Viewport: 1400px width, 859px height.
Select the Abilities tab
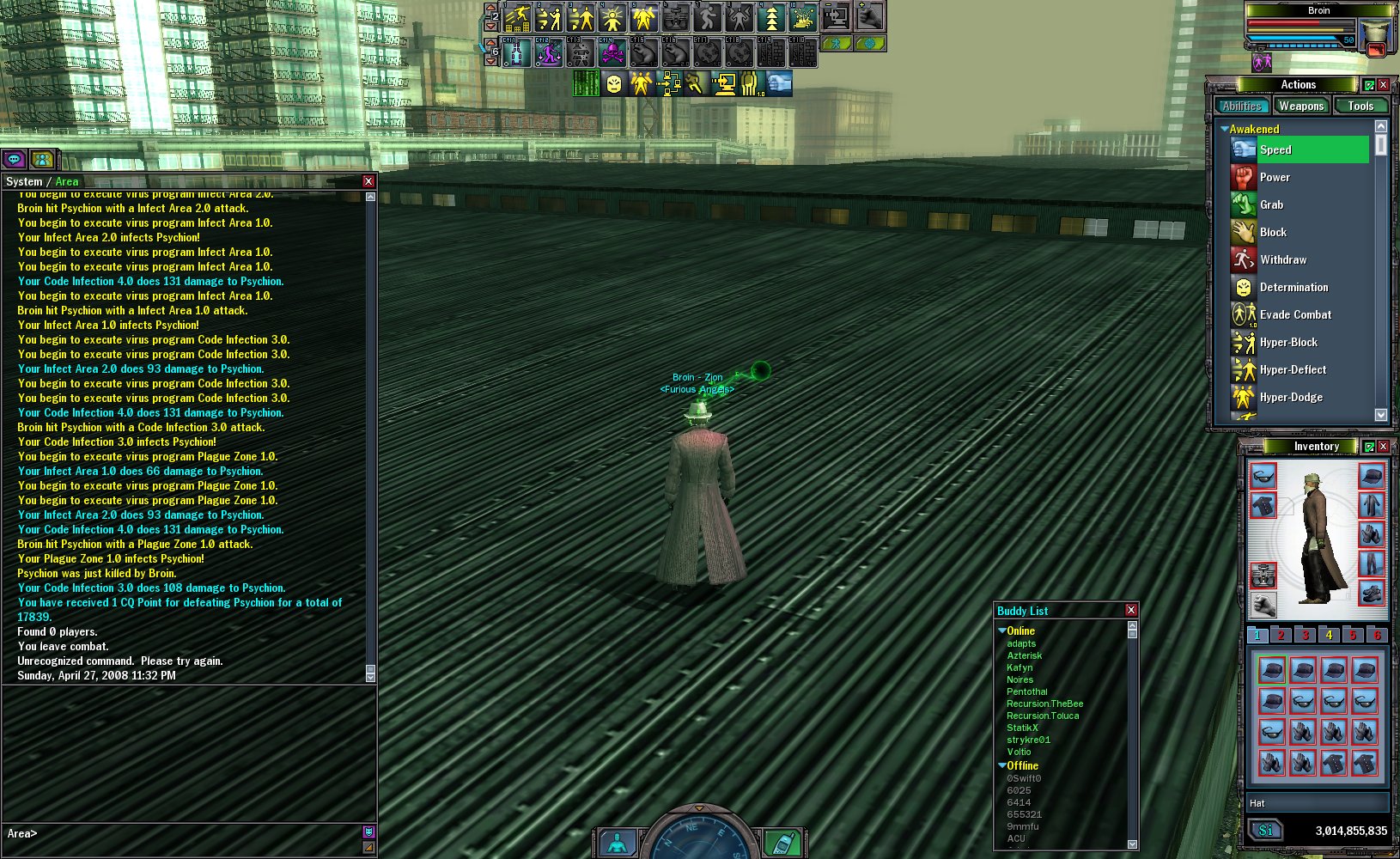pos(1242,107)
